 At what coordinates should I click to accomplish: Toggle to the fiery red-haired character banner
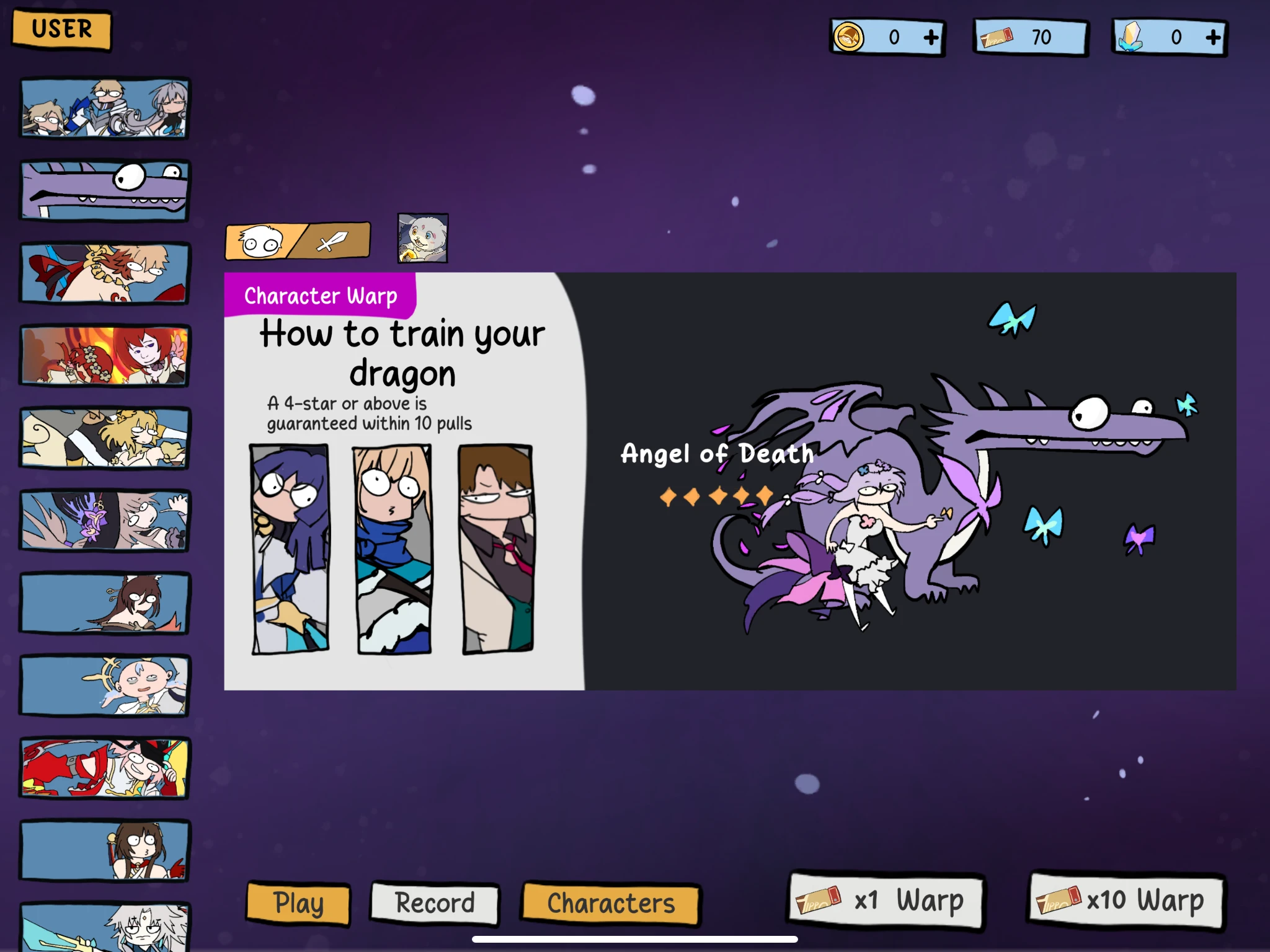pos(105,356)
